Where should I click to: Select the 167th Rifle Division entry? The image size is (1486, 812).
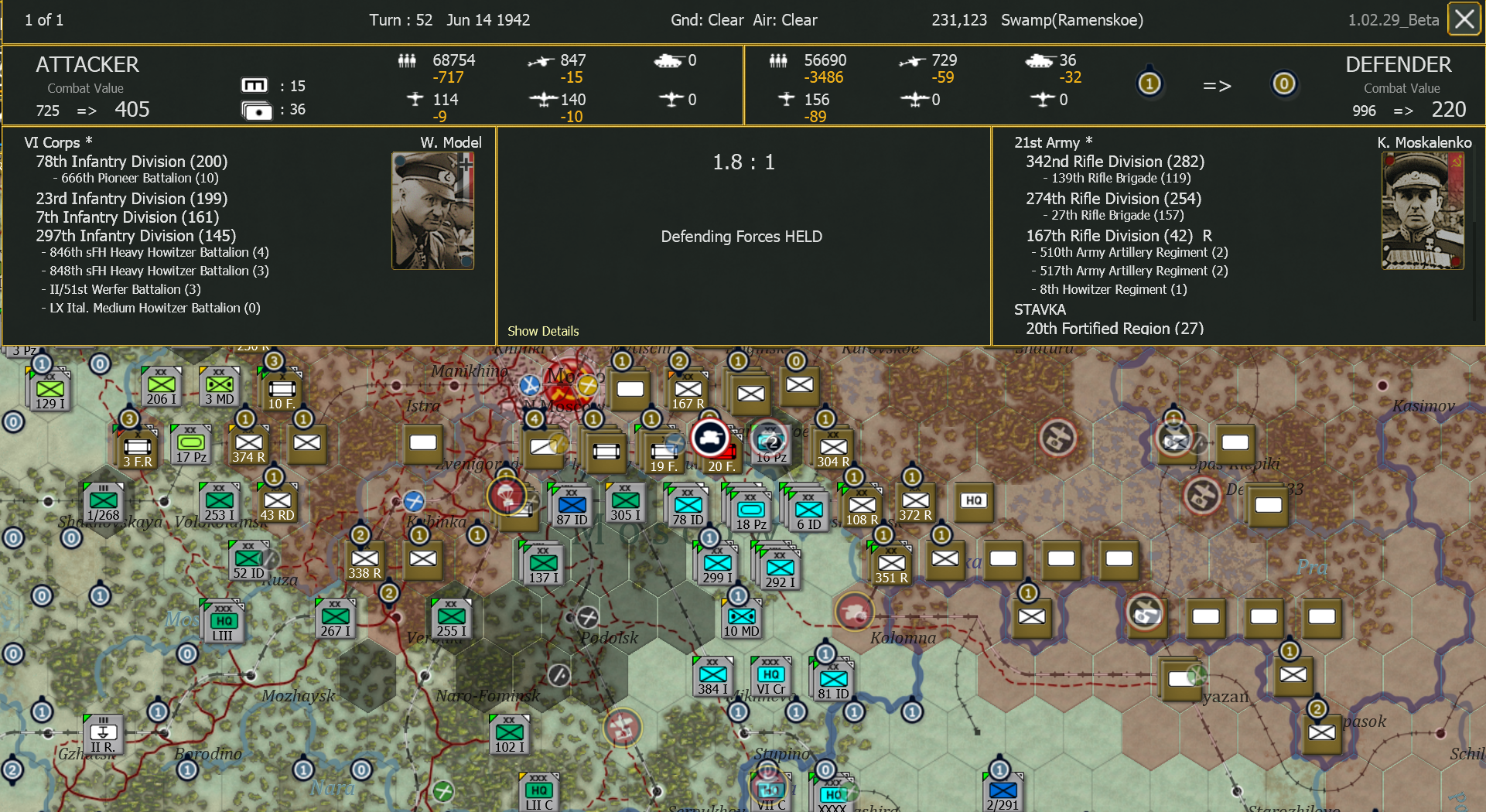click(x=1114, y=236)
